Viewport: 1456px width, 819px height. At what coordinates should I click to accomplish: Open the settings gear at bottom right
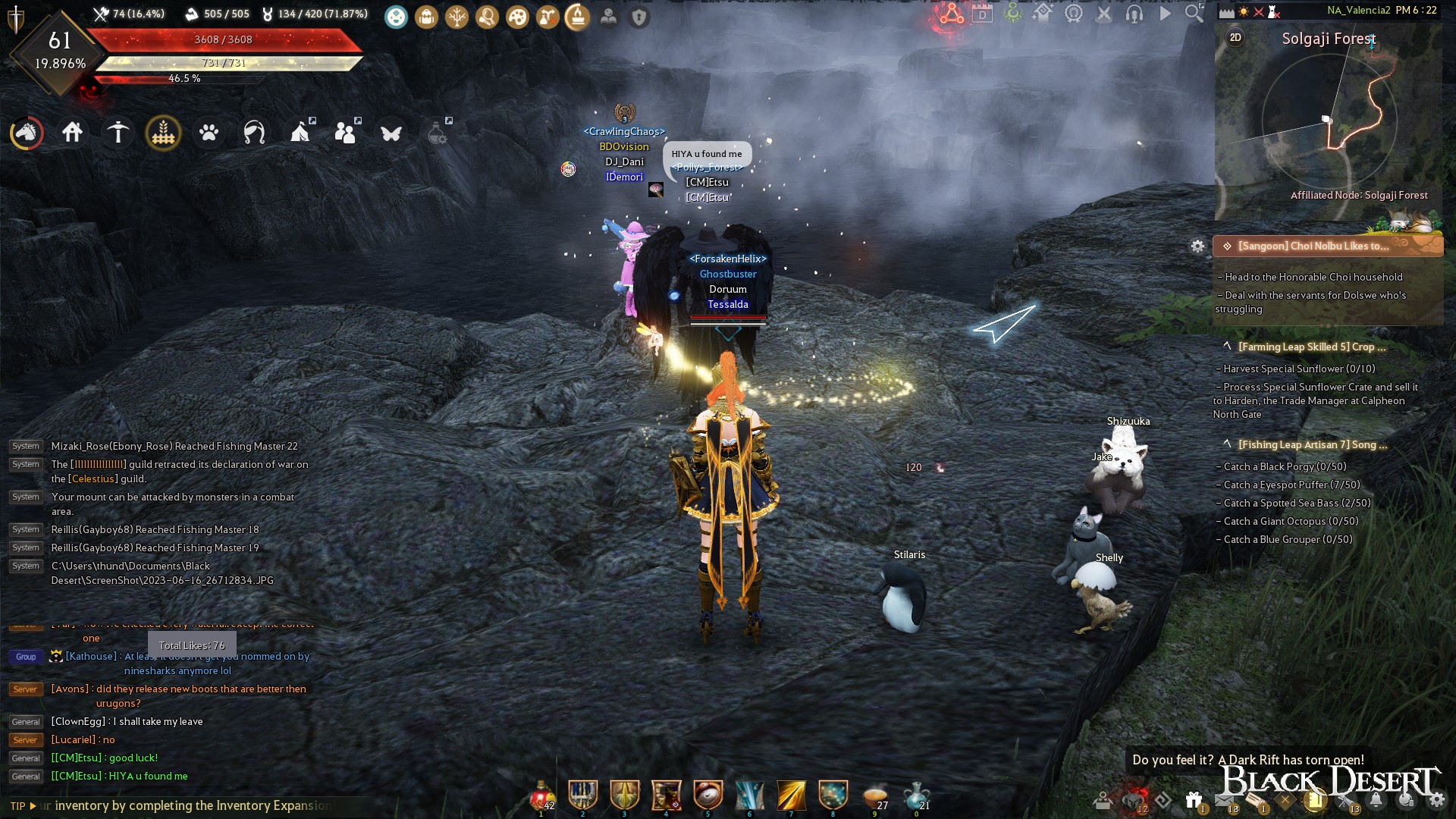(x=1439, y=799)
